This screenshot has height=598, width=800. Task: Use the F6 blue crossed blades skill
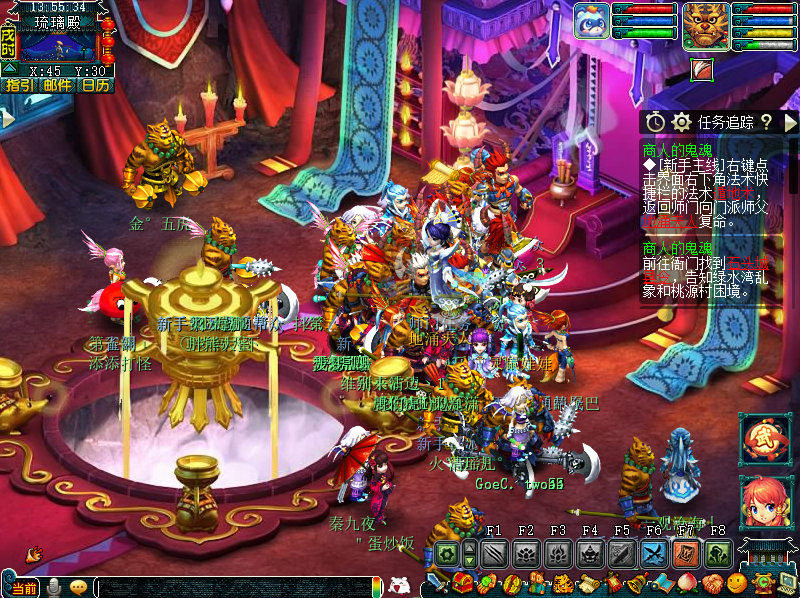click(x=654, y=554)
